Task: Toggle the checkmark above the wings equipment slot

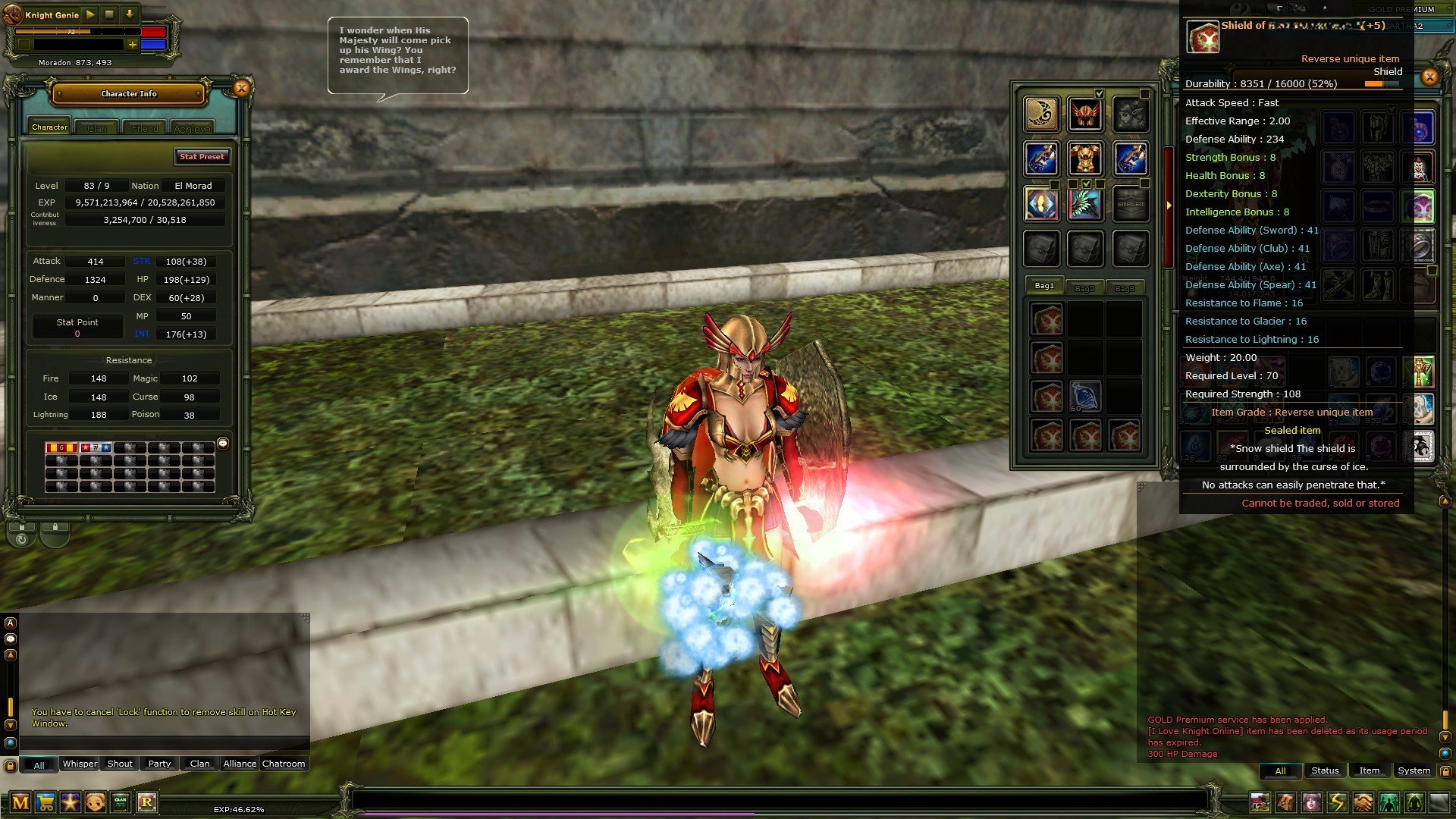Action: coord(1087,184)
